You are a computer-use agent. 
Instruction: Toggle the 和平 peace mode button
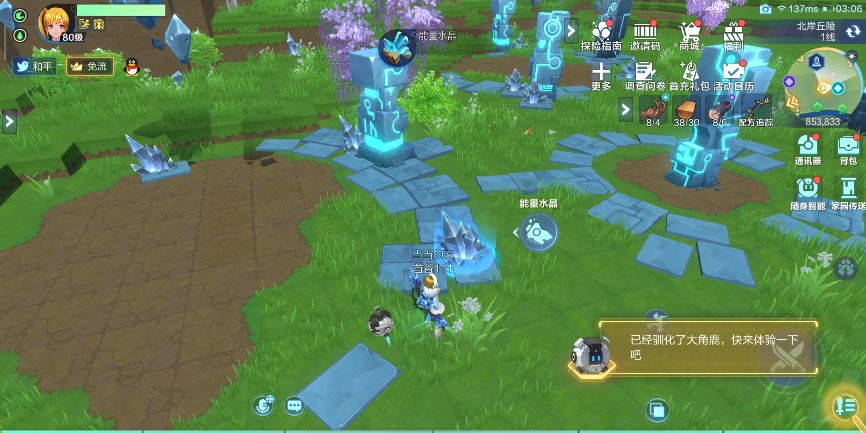tap(36, 67)
